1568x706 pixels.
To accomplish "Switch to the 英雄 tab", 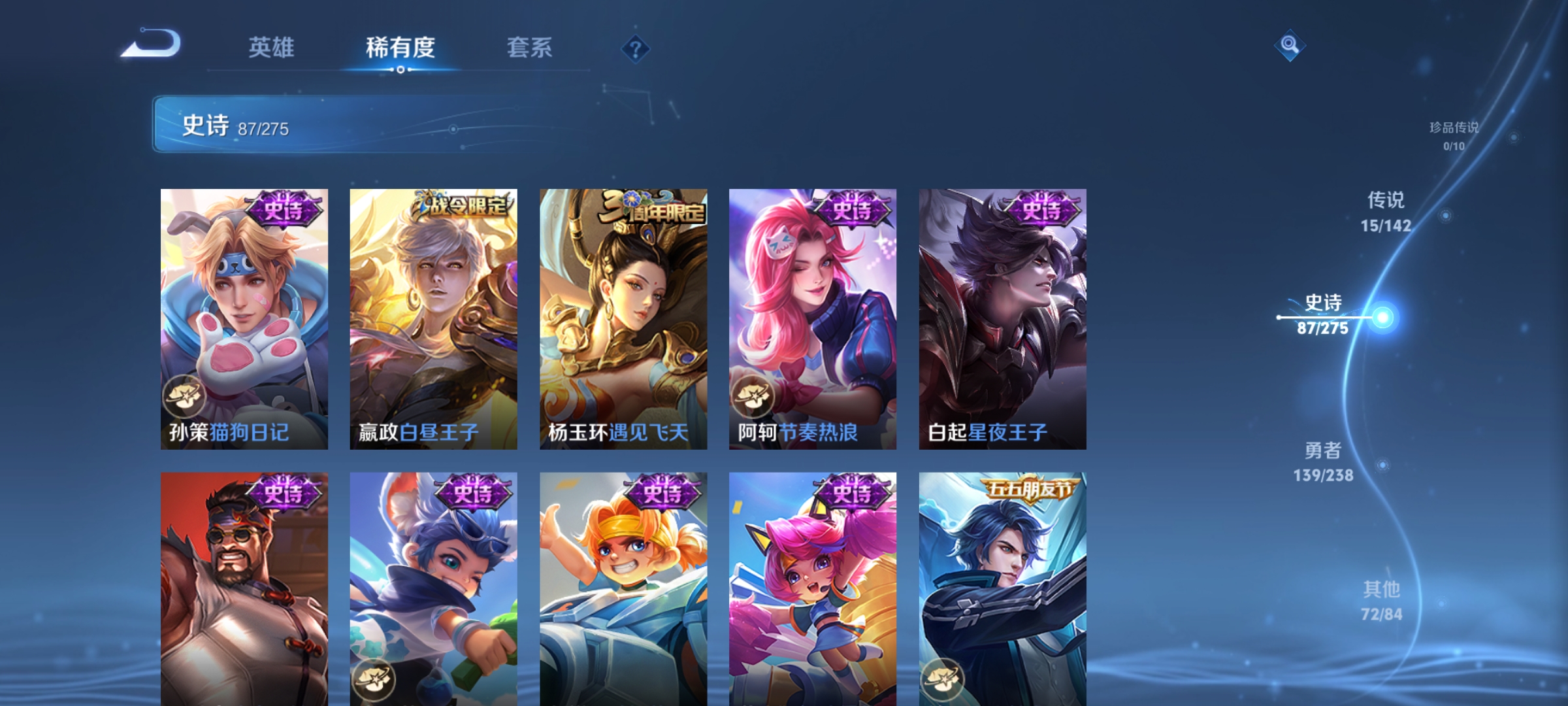I will [x=272, y=48].
